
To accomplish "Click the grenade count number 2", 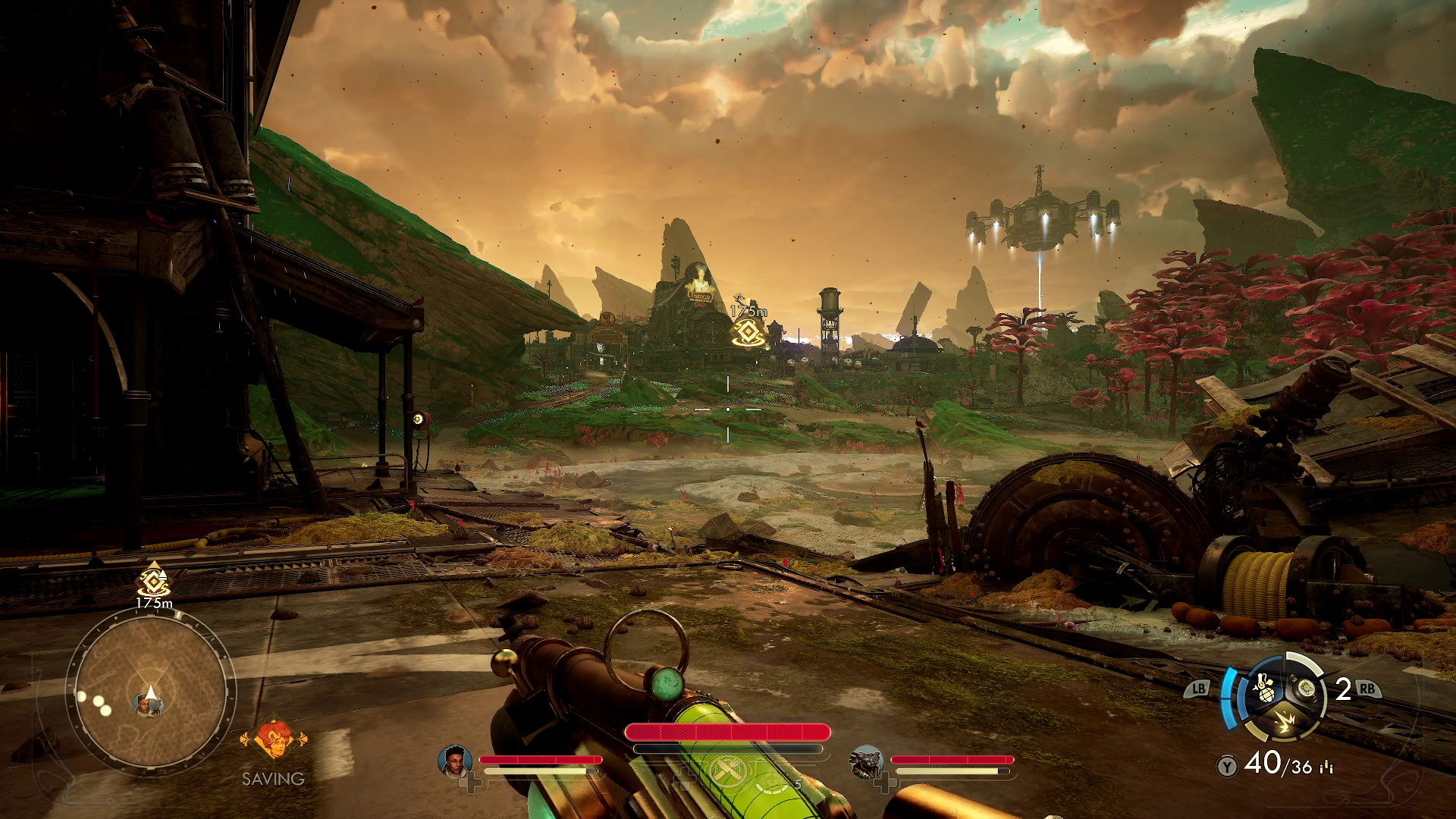I will [x=1344, y=689].
